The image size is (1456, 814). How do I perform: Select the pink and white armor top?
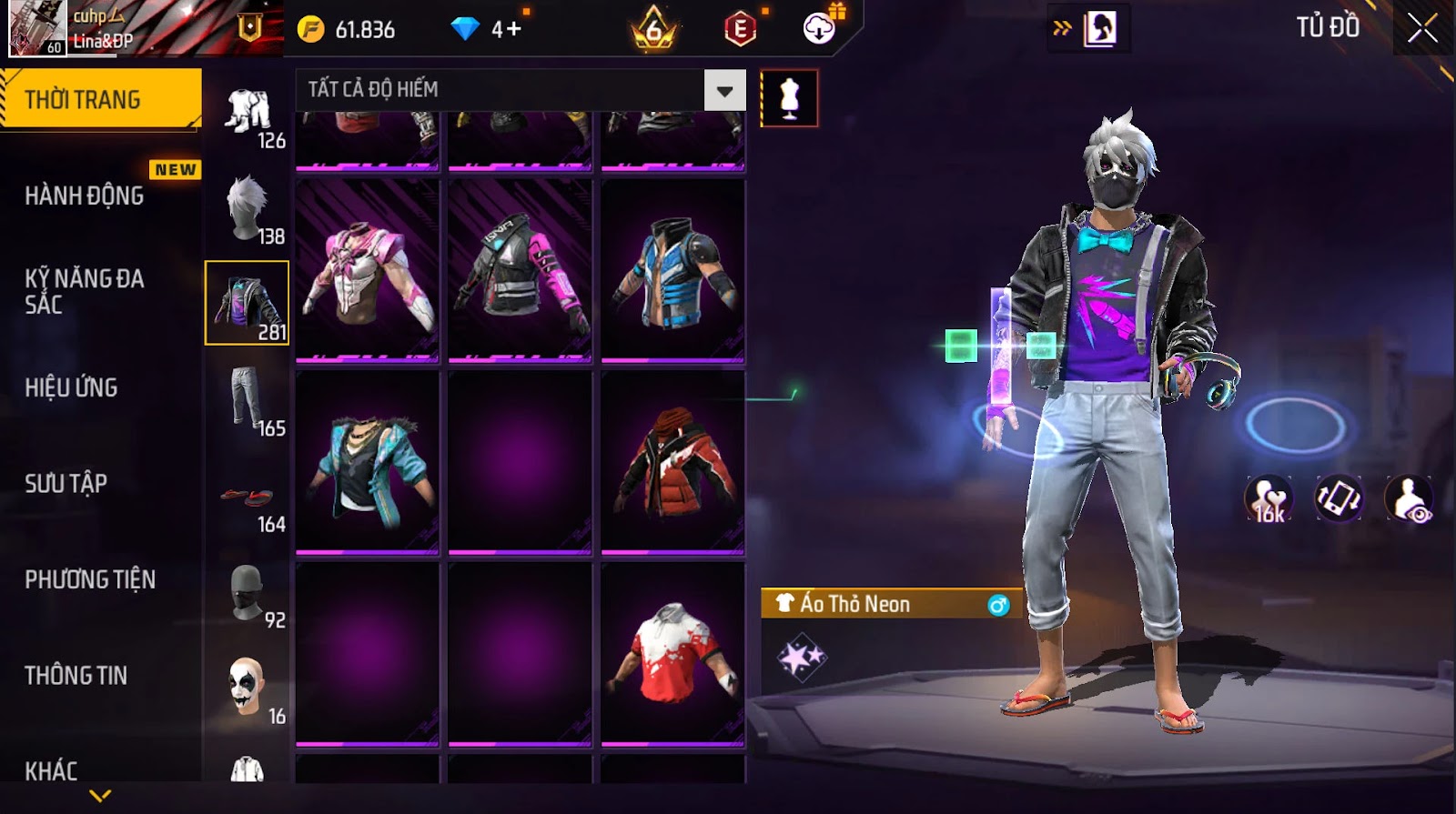pos(368,271)
